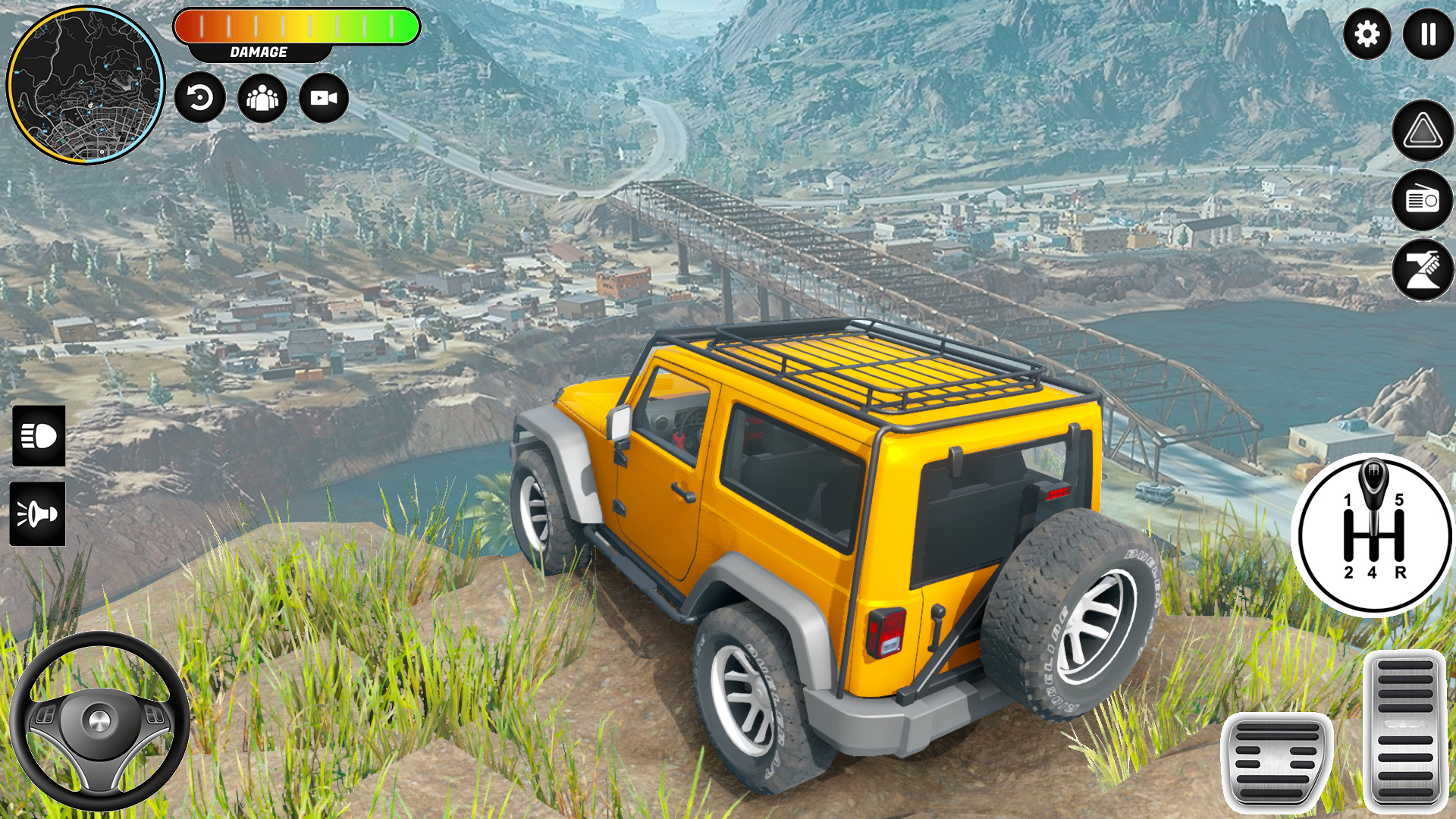
Task: Activate the seatbelt icon button
Action: coord(1423,270)
